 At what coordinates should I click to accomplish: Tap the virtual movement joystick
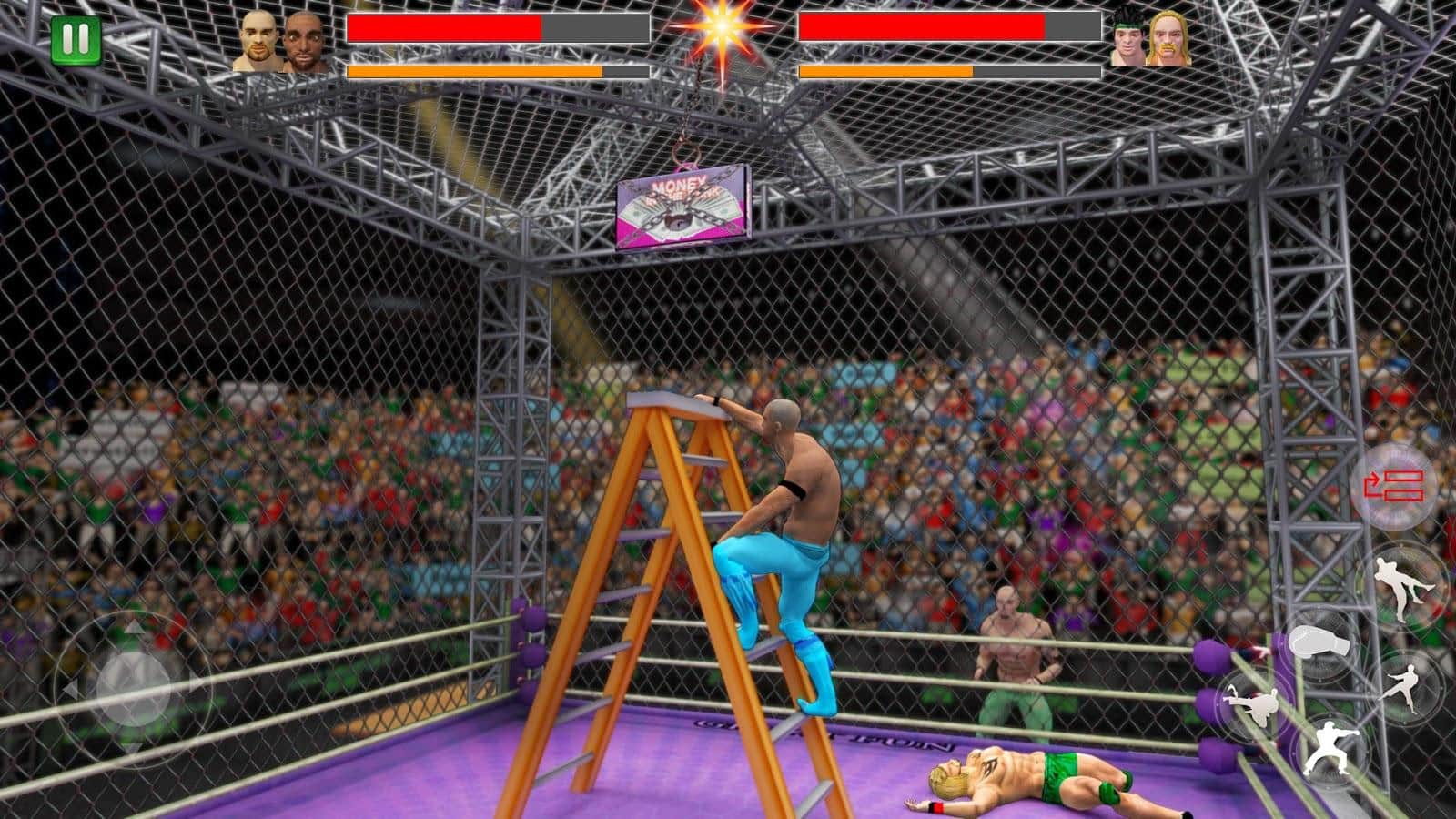tap(133, 682)
